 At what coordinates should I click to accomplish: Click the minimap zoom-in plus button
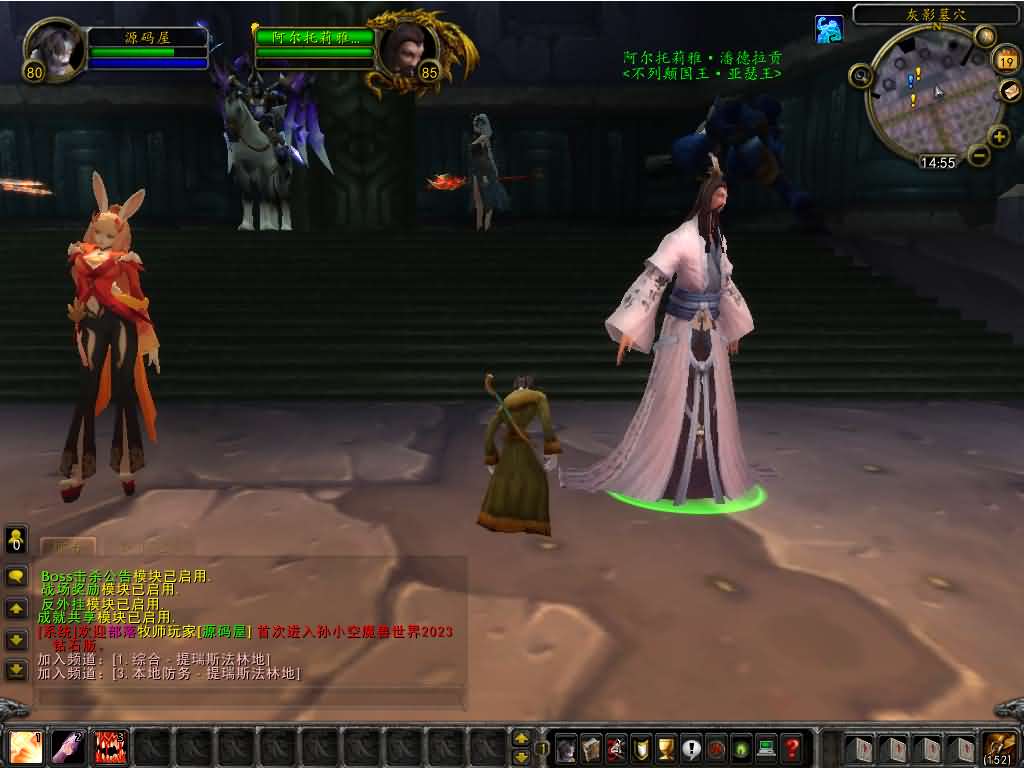point(998,136)
